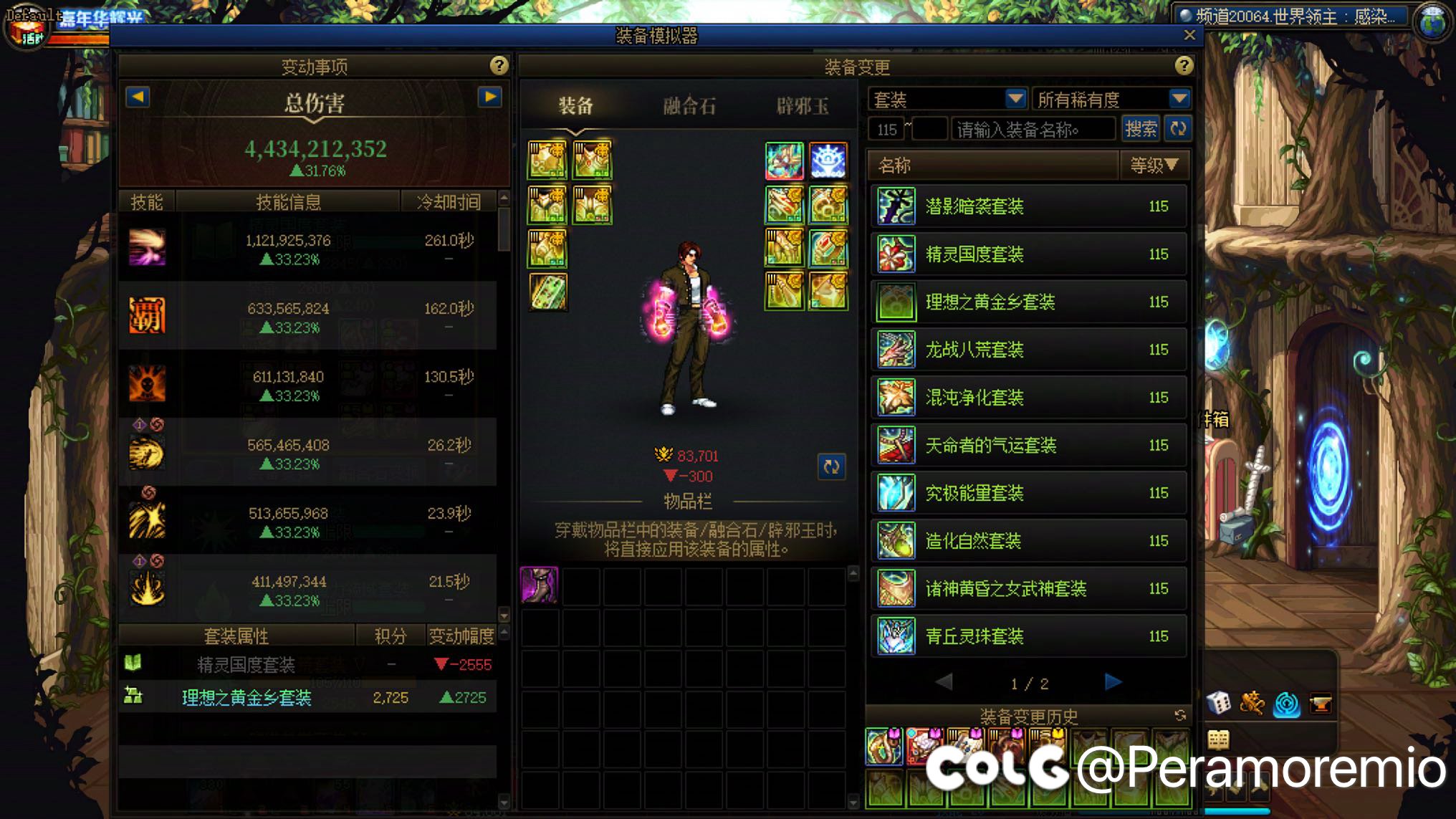Switch to the 融合石 tab

(689, 106)
